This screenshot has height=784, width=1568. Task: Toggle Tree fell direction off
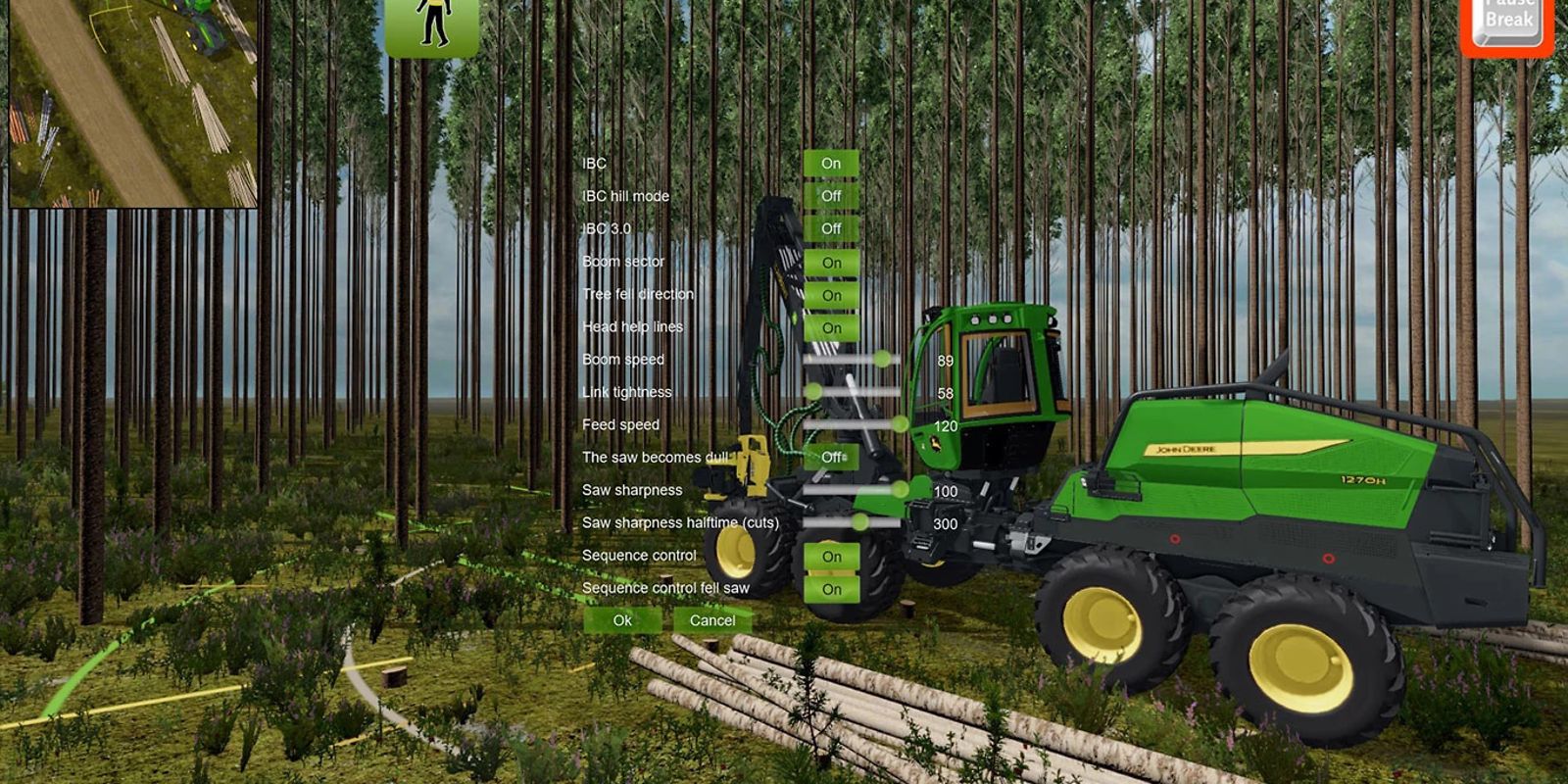tap(832, 293)
